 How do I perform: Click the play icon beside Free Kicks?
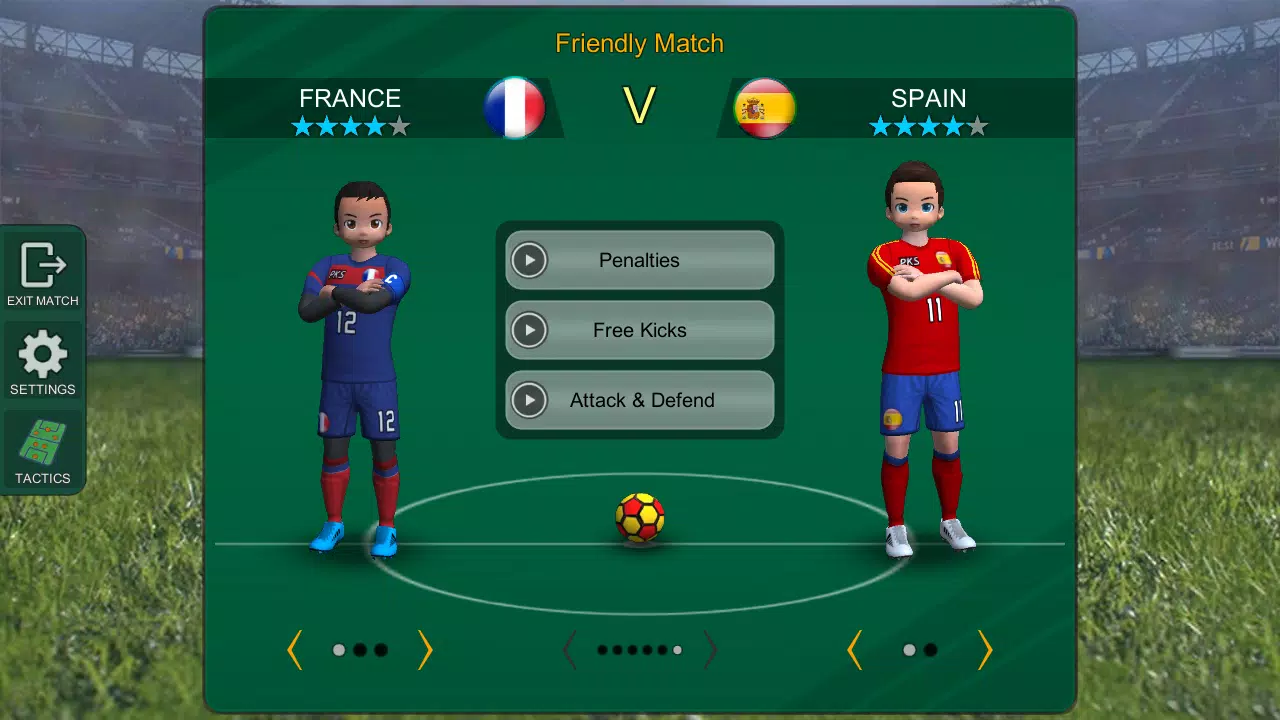point(529,330)
